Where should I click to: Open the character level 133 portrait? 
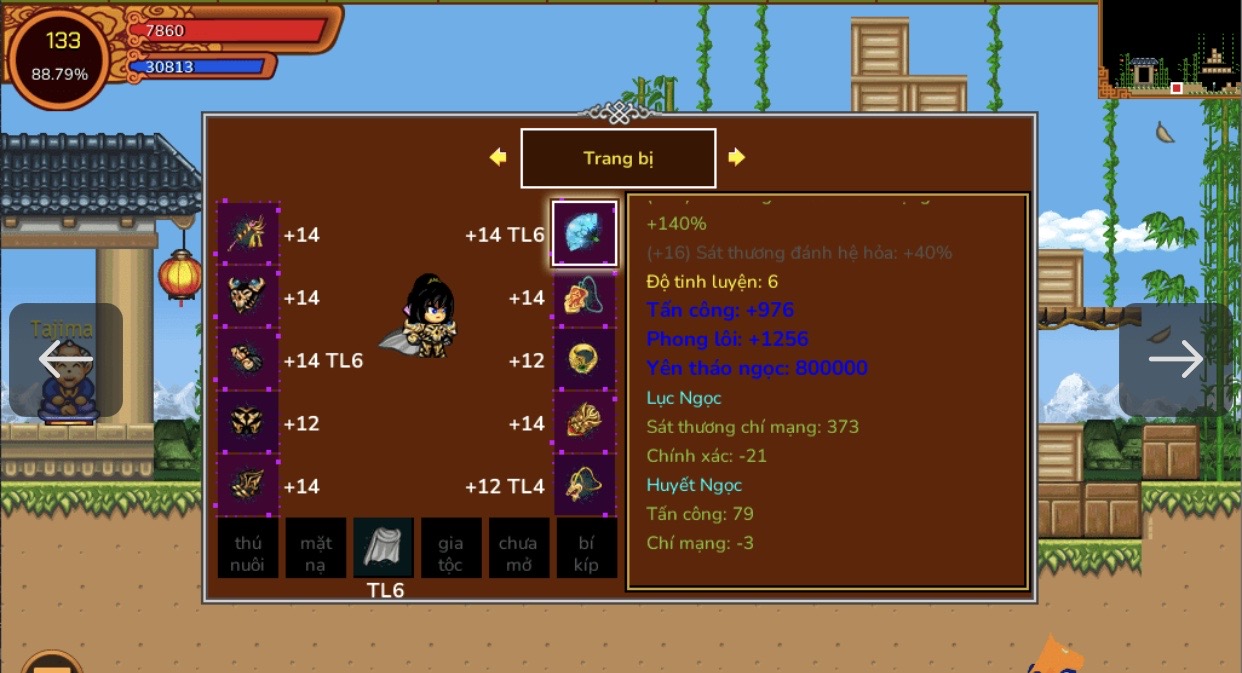point(60,56)
